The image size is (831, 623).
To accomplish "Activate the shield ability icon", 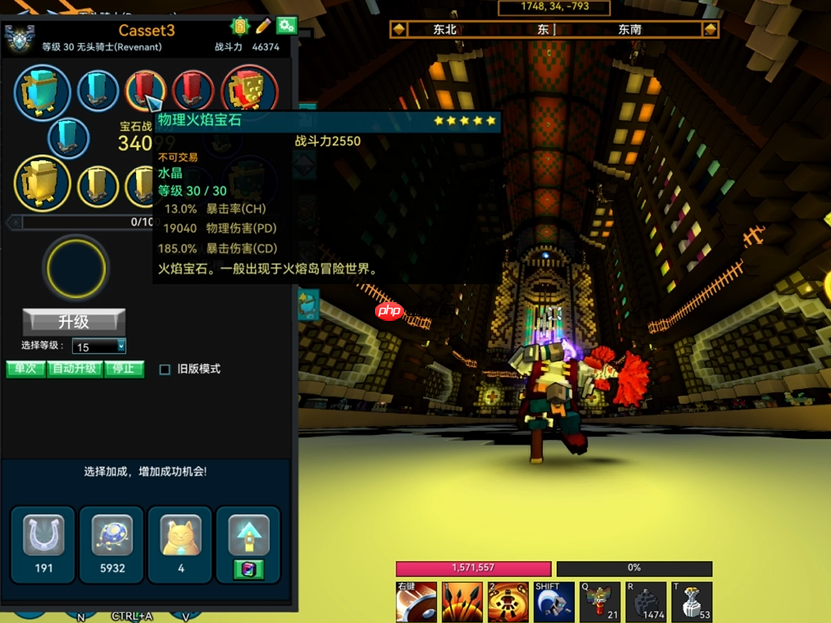I will 416,602.
